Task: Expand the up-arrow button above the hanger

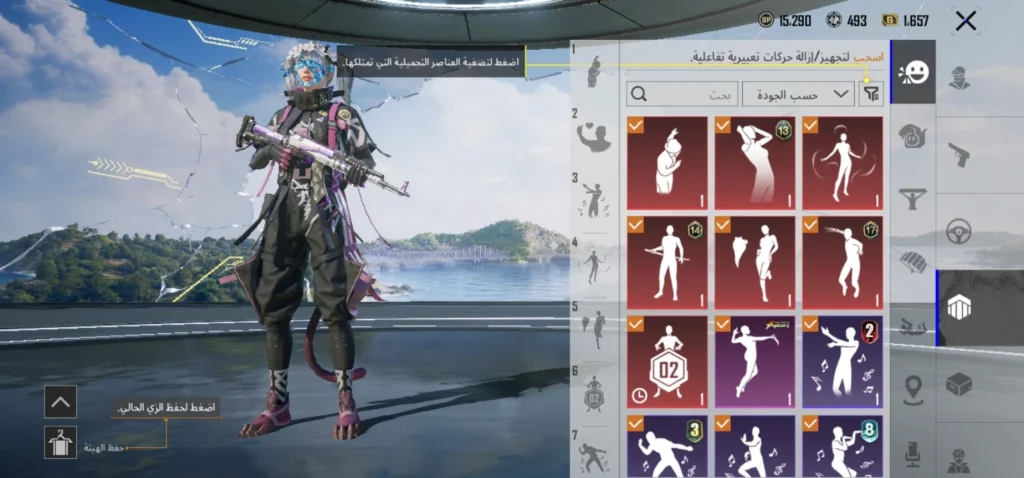Action: (60, 402)
